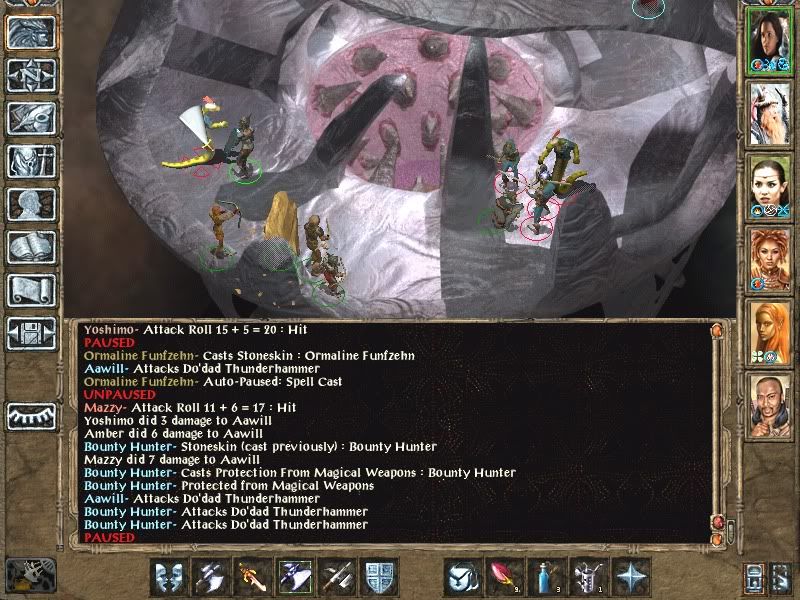Select the highlighted axe weapon slot
800x600 pixels.
[295, 577]
